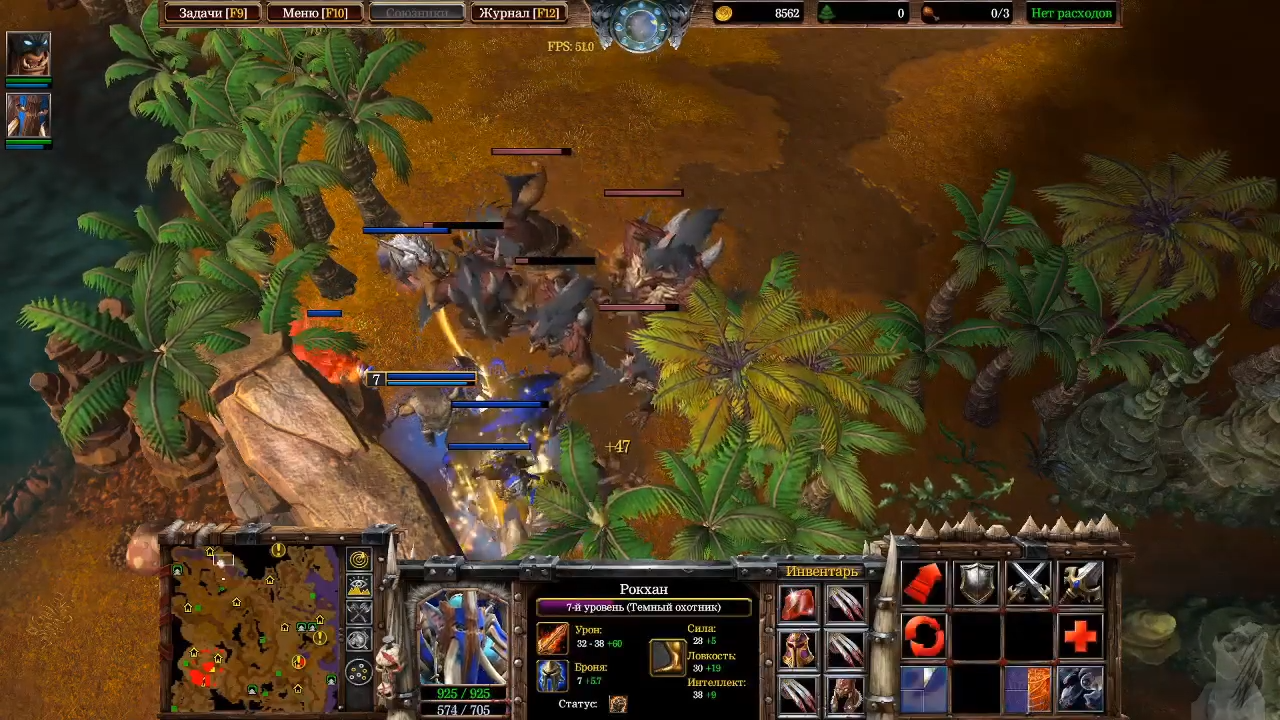Select the red mask inventory item
Screen dimensions: 1280x720
coord(846,693)
